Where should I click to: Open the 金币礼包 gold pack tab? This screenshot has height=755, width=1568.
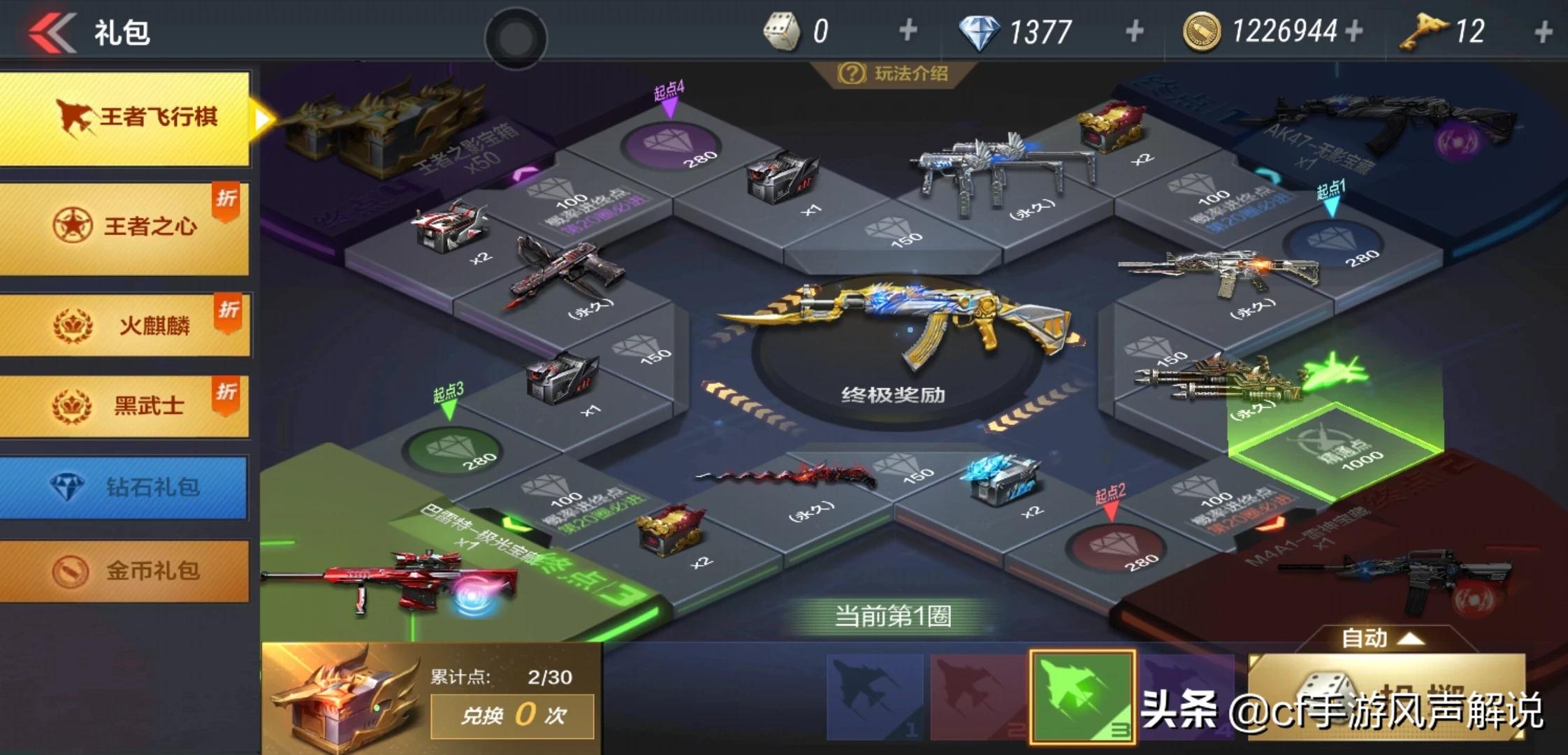[x=124, y=571]
